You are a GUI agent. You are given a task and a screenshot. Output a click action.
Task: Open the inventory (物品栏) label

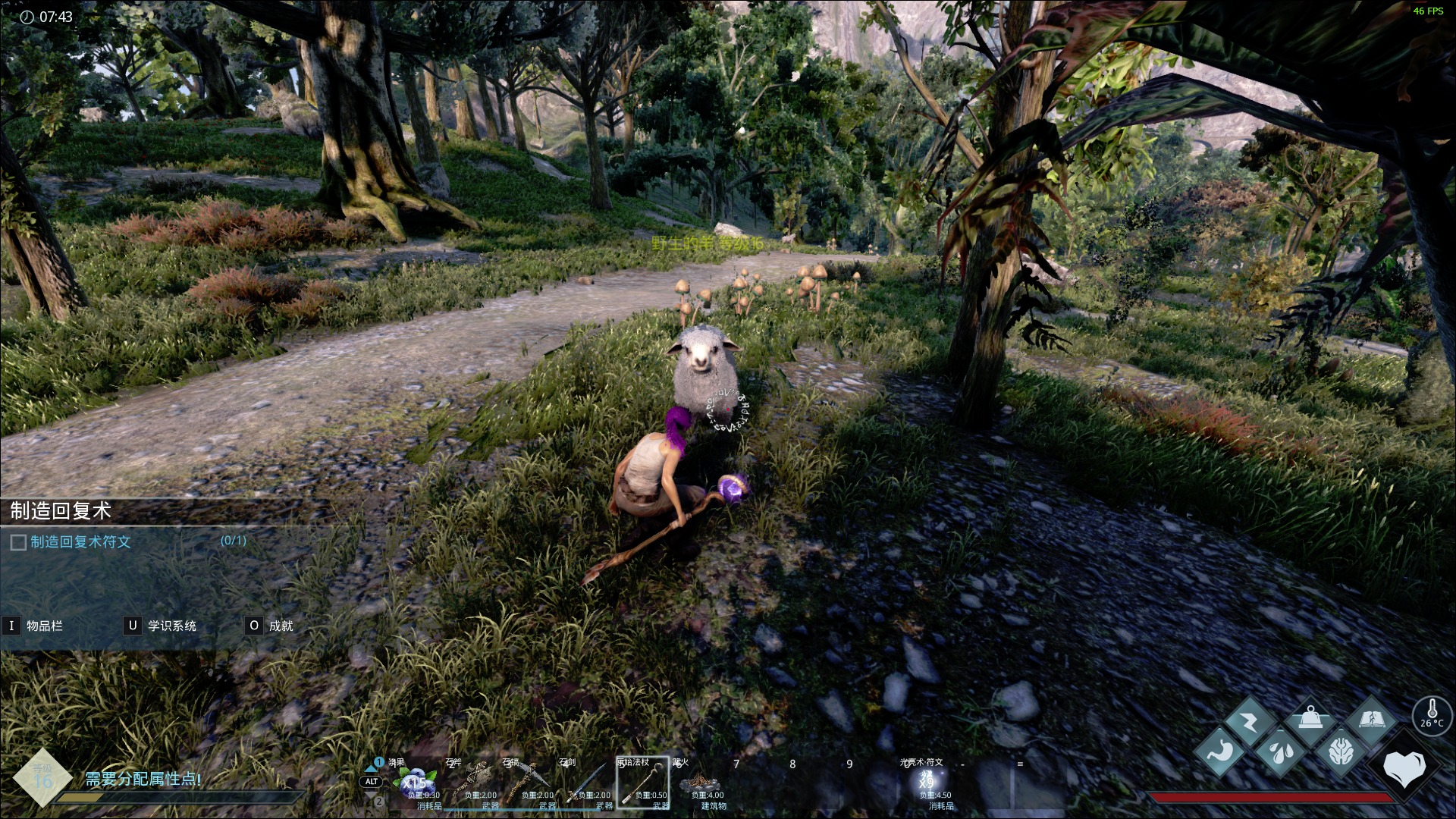tap(44, 626)
